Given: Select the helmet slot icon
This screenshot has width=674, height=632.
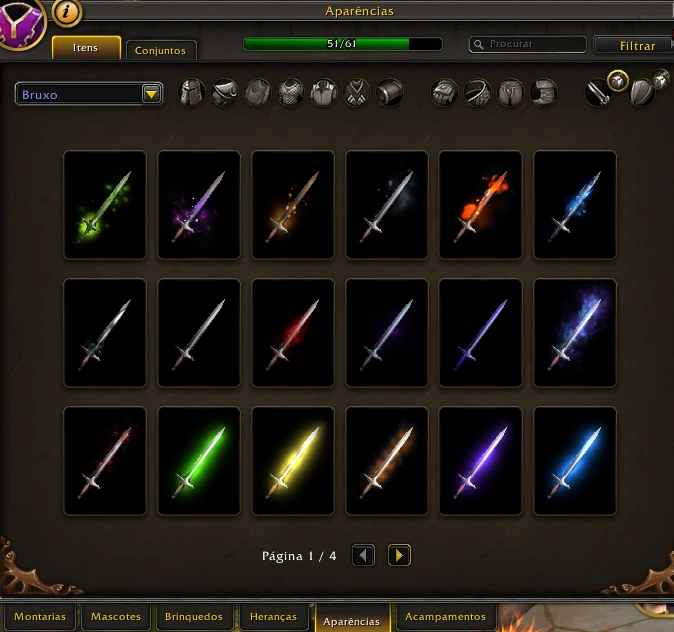Looking at the screenshot, I should point(192,94).
